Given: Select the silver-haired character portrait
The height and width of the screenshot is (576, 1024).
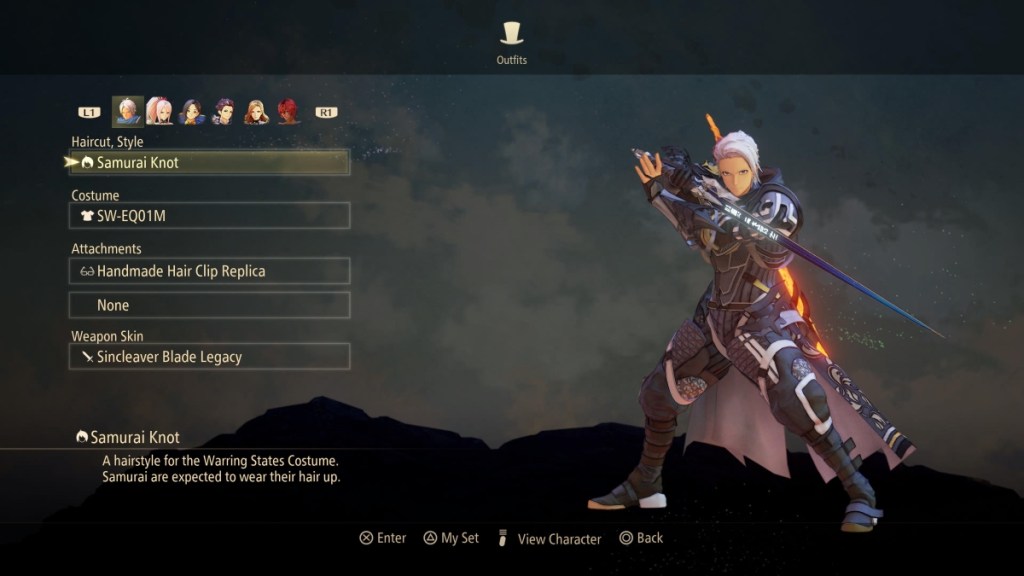Looking at the screenshot, I should tap(127, 111).
